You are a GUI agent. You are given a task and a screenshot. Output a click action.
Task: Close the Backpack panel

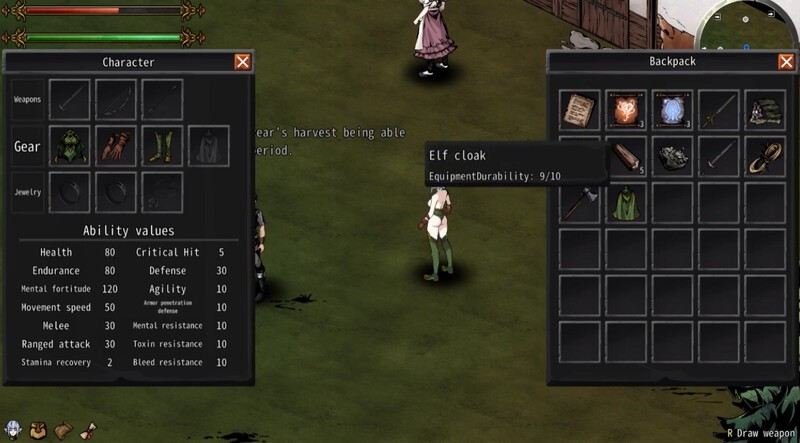786,62
